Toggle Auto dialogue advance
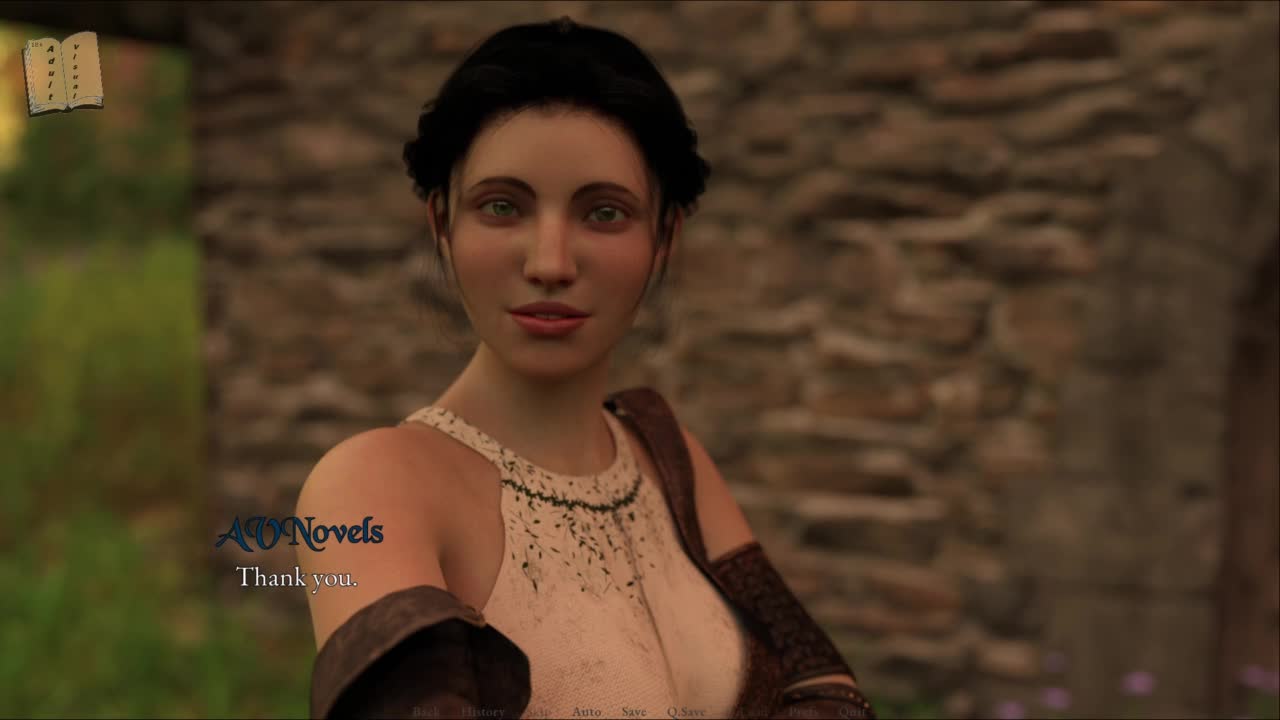 point(587,712)
